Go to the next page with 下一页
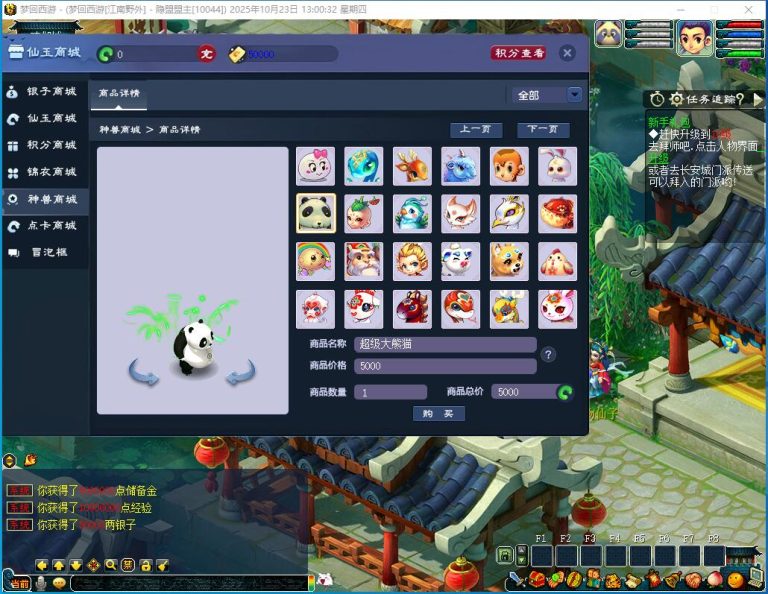The width and height of the screenshot is (768, 594). click(543, 130)
